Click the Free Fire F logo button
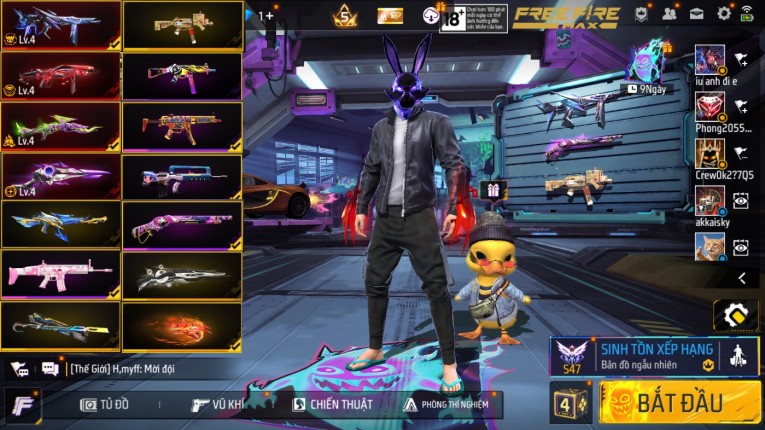The height and width of the screenshot is (430, 765). (x=22, y=405)
